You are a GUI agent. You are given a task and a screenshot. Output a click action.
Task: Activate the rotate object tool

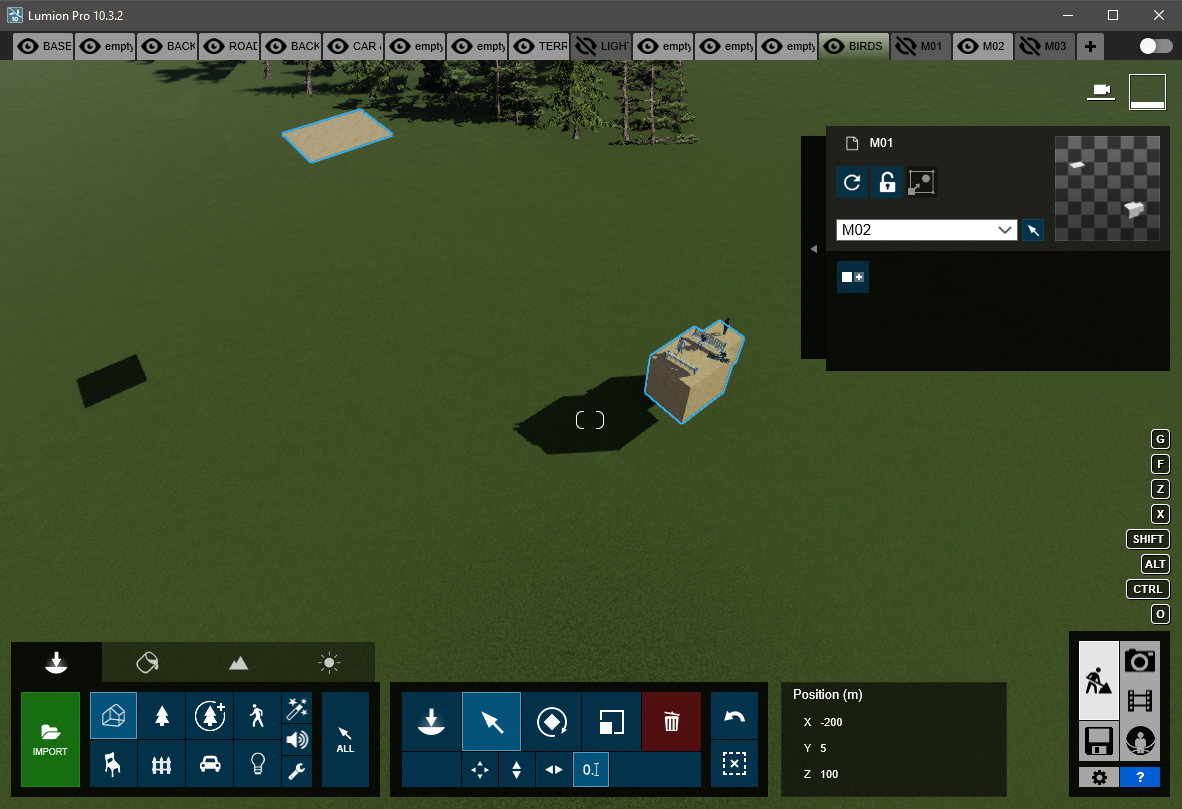(x=551, y=721)
